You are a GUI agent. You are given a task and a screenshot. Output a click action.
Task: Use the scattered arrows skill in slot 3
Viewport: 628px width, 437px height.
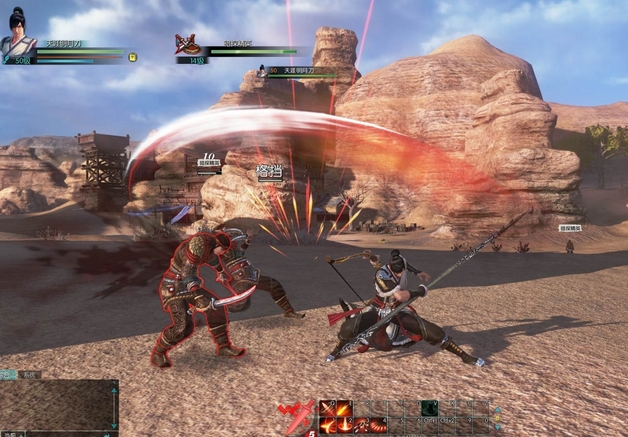[361, 425]
